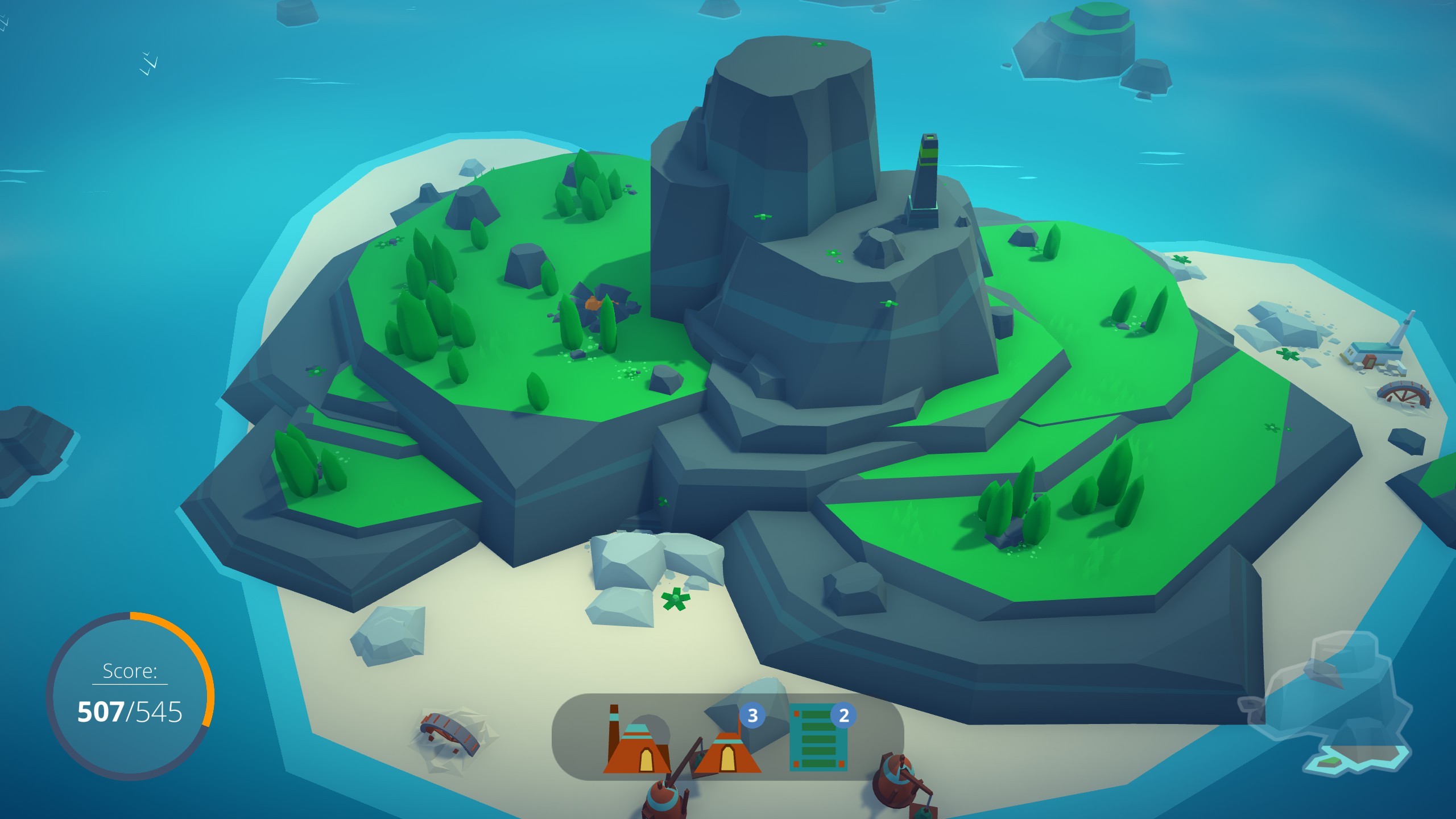This screenshot has height=819, width=1456.
Task: Click the wrecked bridge on the lower beach
Action: tap(450, 733)
